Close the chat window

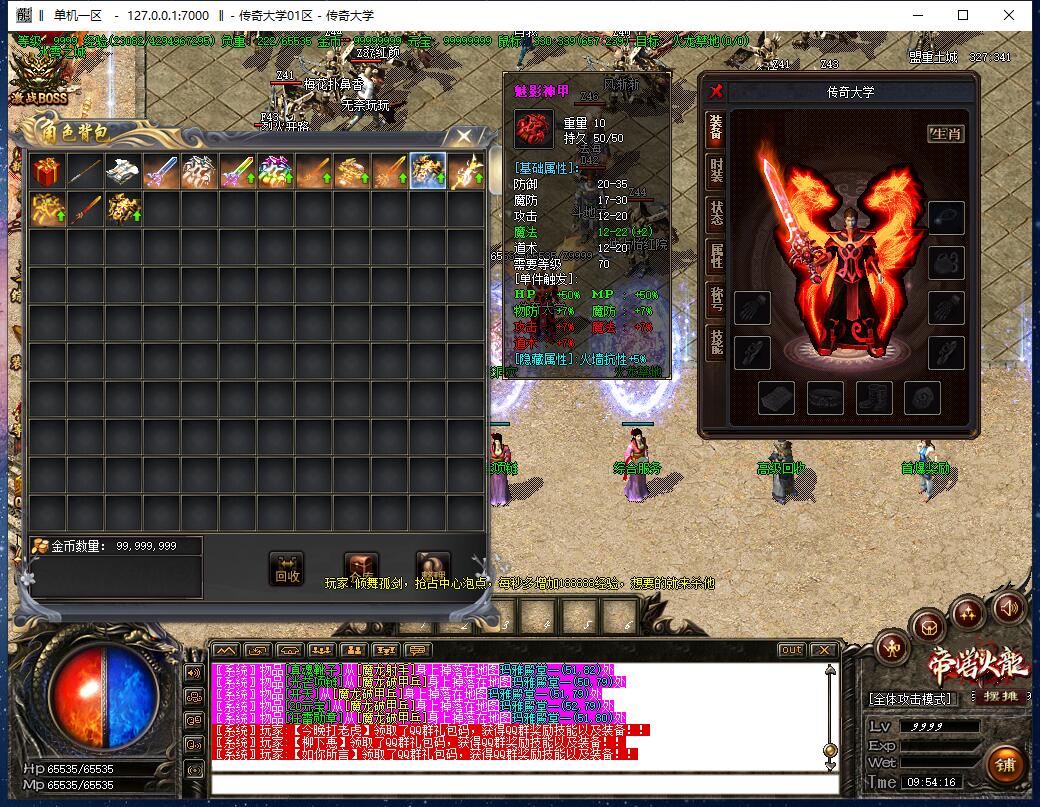(826, 650)
